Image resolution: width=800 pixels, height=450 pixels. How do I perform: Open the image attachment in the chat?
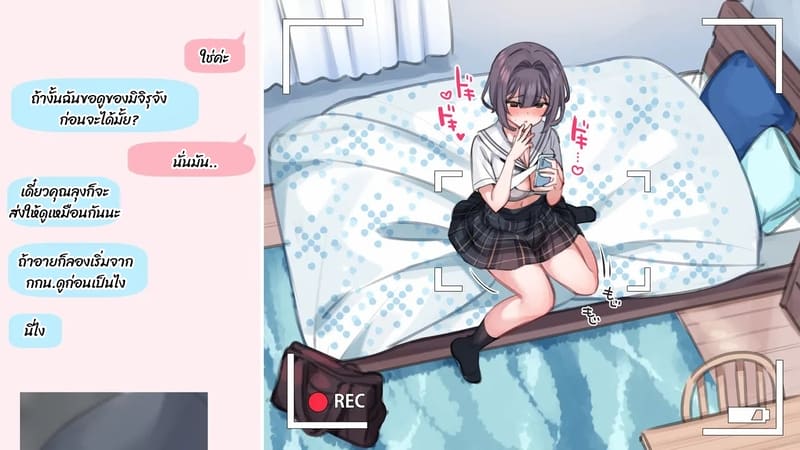click(x=113, y=420)
